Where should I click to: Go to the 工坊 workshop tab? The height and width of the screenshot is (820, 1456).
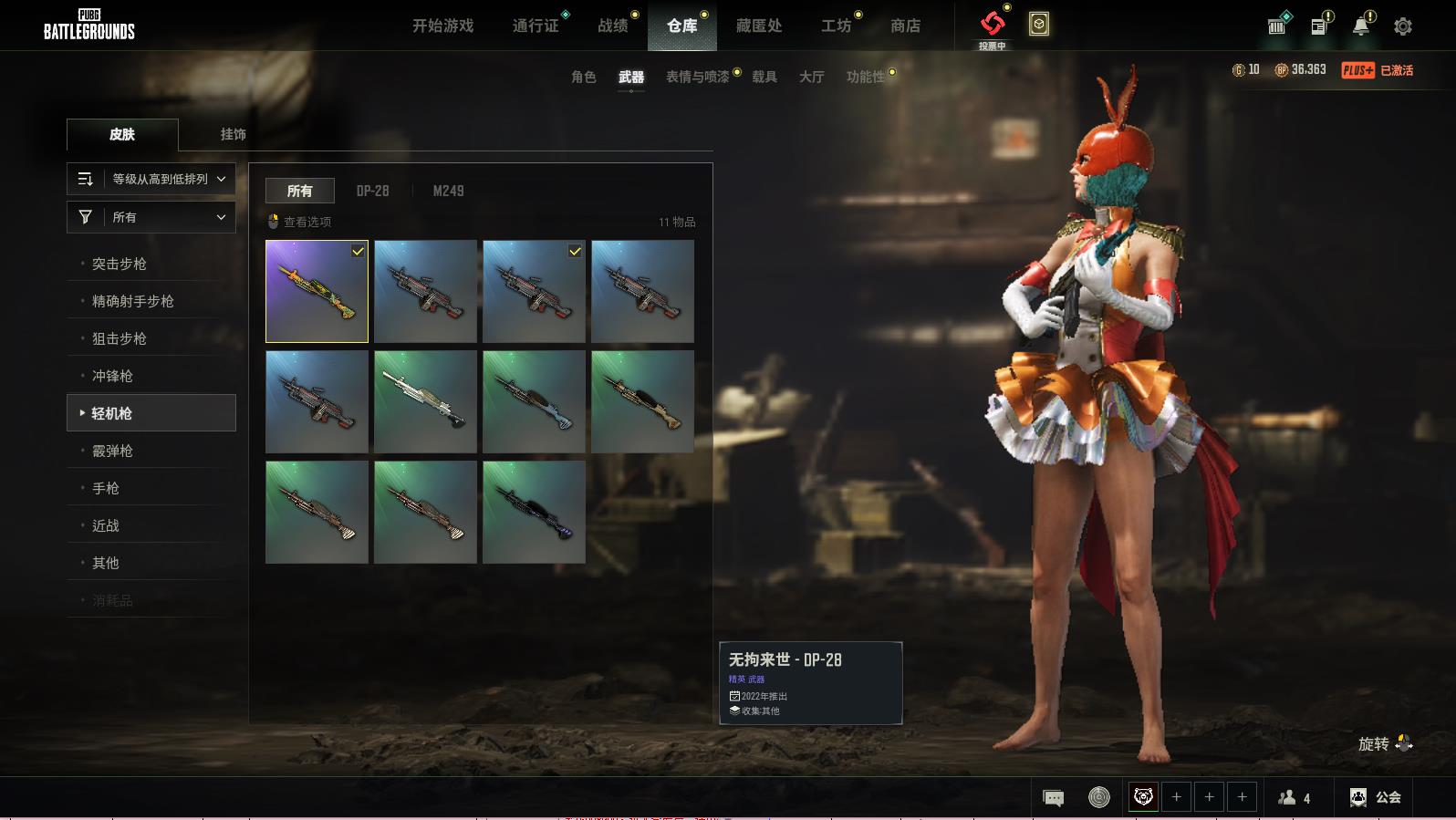[836, 26]
